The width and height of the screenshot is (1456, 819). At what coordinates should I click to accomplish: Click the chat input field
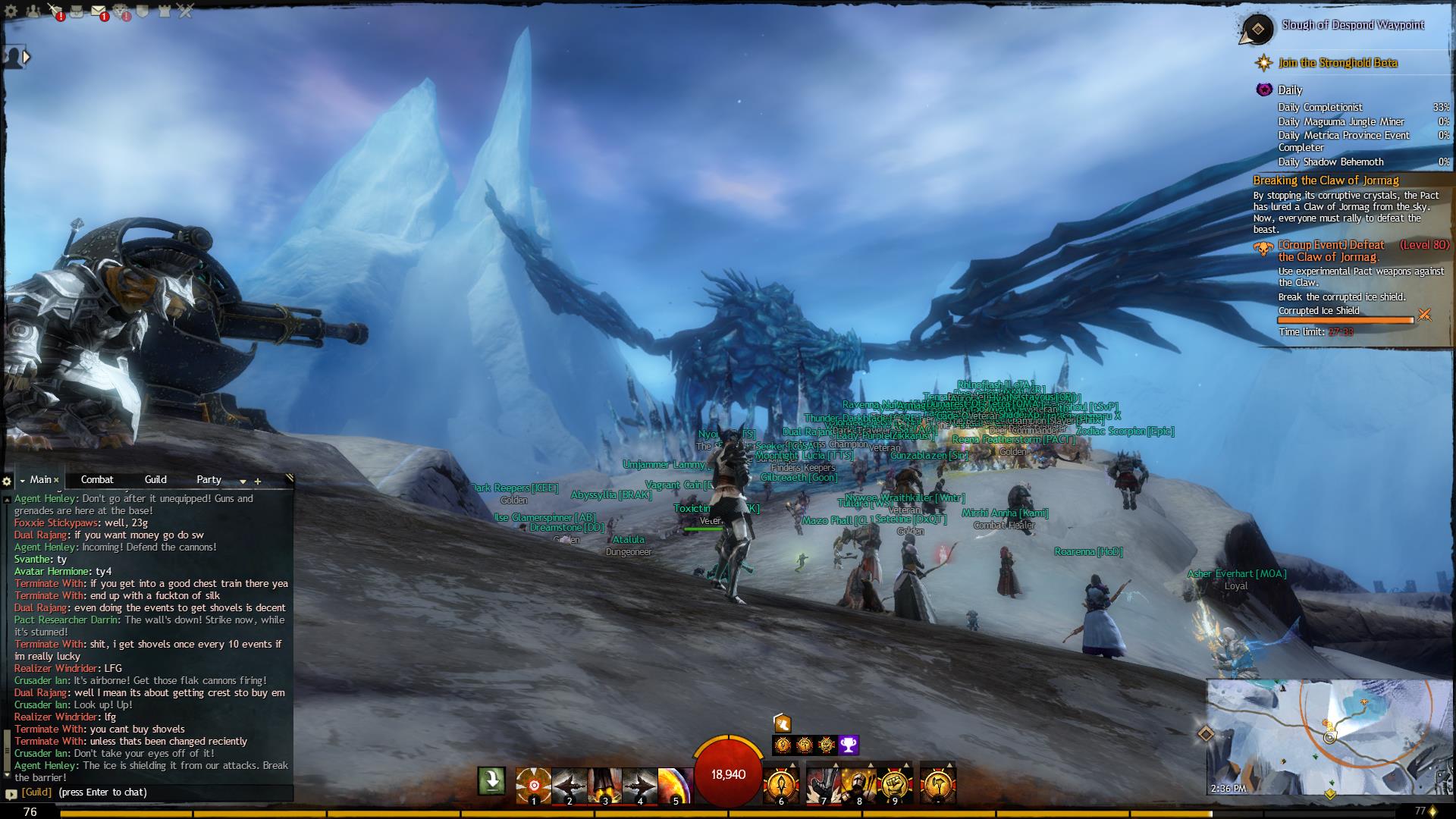point(152,792)
